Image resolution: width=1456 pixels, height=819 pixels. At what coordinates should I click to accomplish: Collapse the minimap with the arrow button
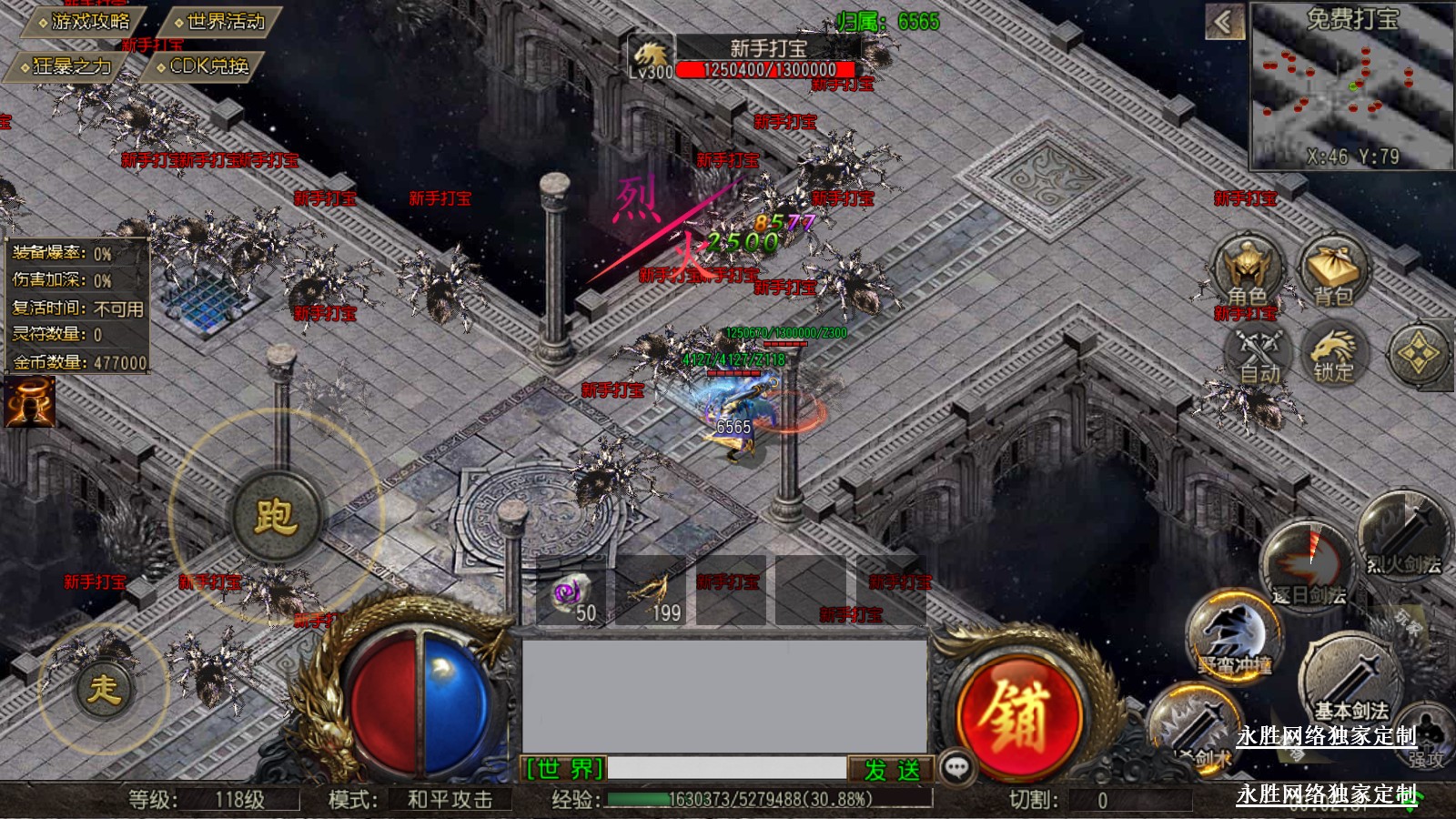point(1224,22)
